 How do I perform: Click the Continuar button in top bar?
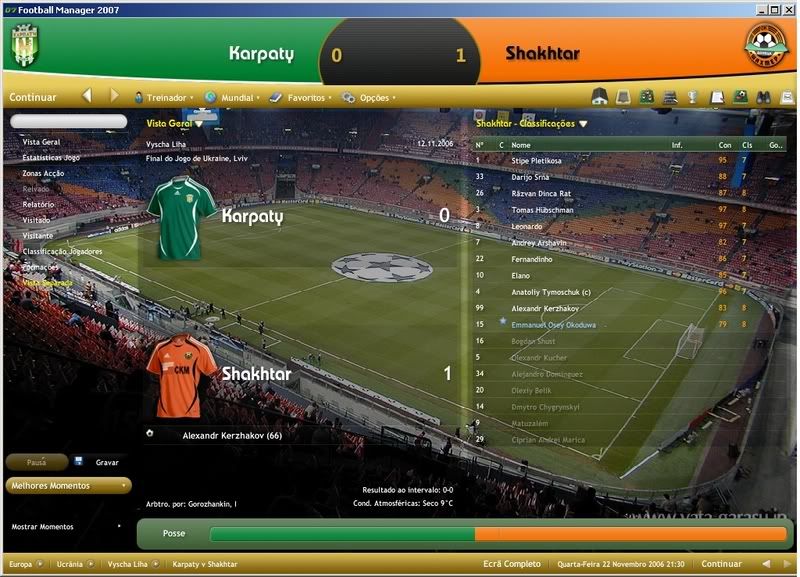coord(33,97)
